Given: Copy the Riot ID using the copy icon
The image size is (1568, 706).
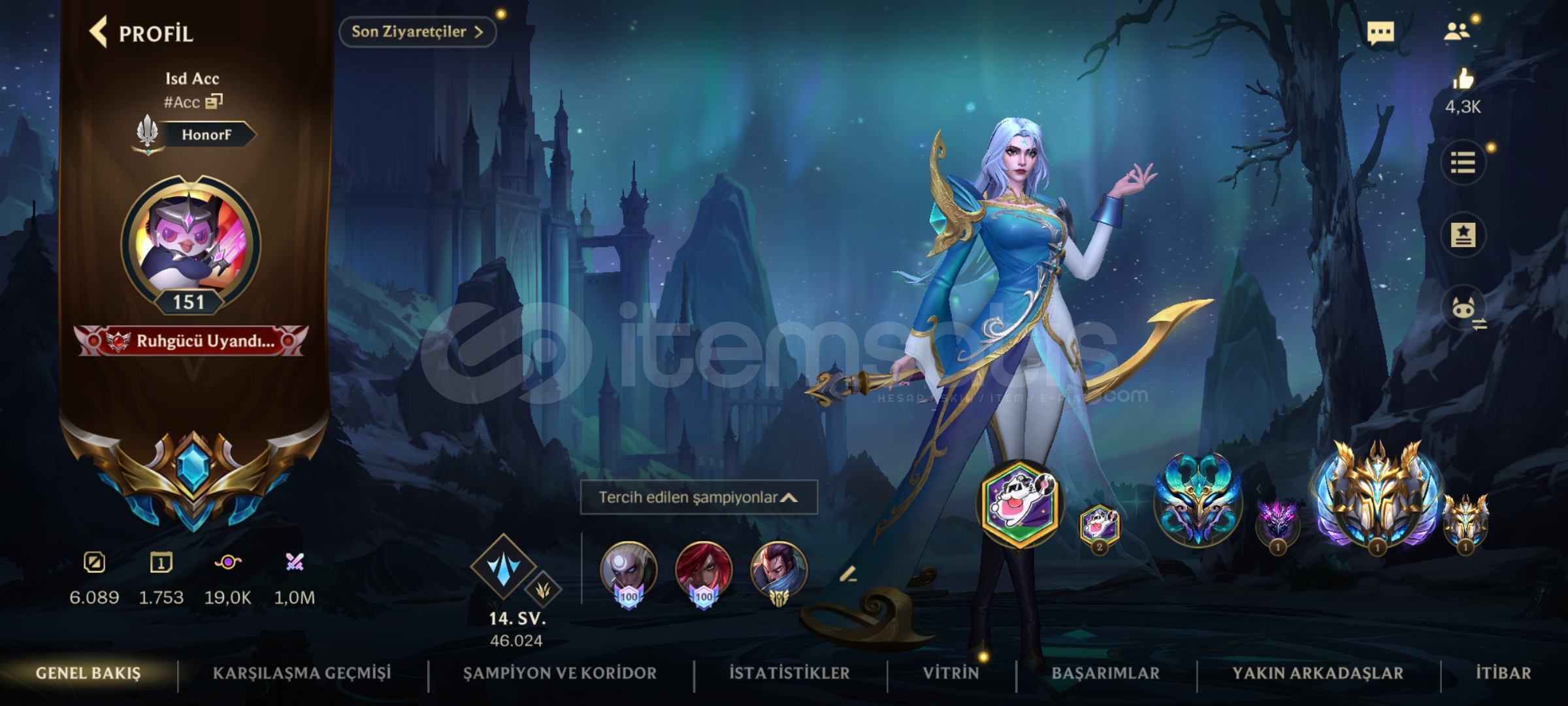Looking at the screenshot, I should (x=216, y=103).
